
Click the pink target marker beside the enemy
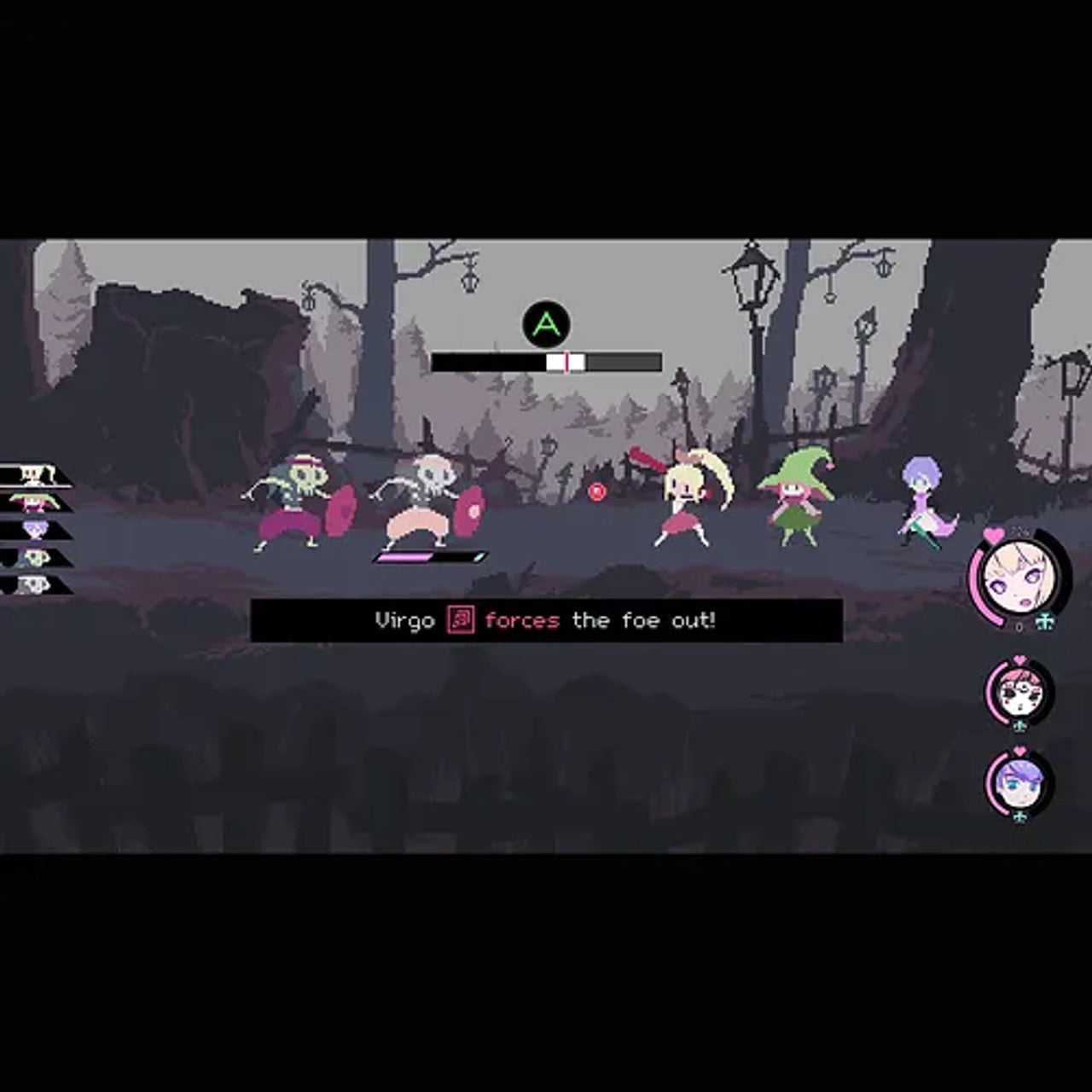(x=597, y=491)
